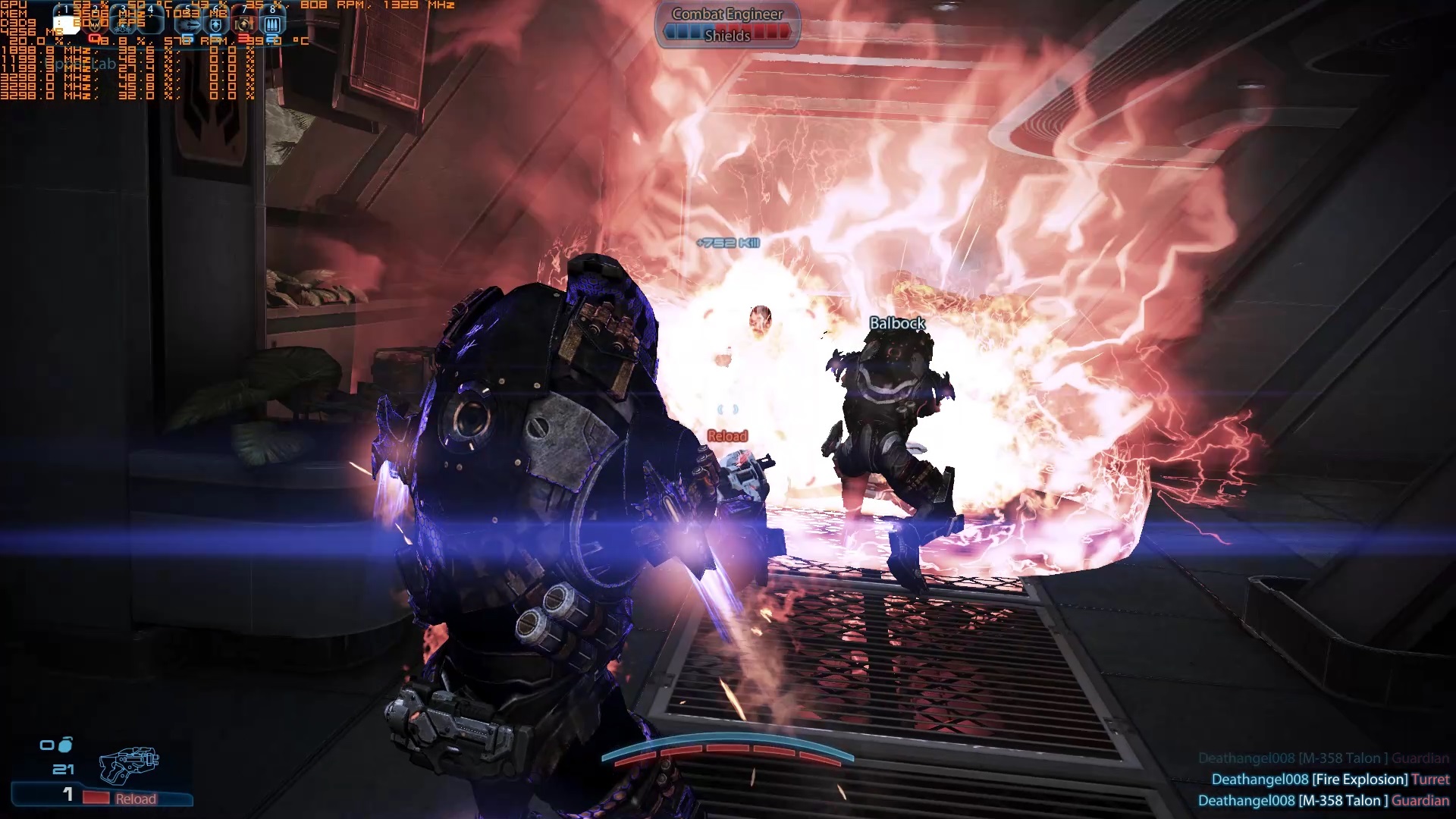Screen dimensions: 1456x819
Task: Activate the medi-gel revive item in slot 7
Action: 243,24
